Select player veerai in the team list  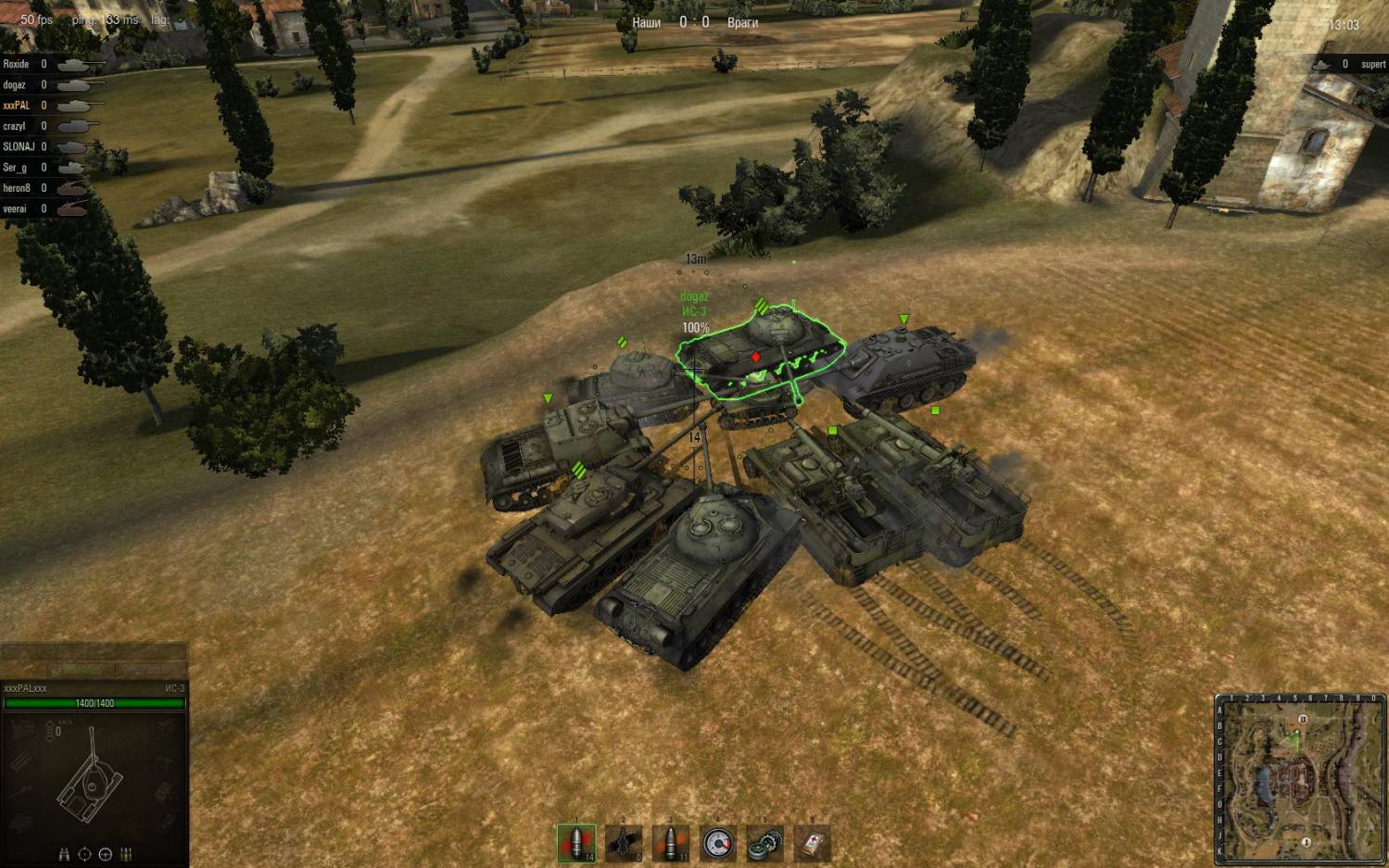(15, 209)
